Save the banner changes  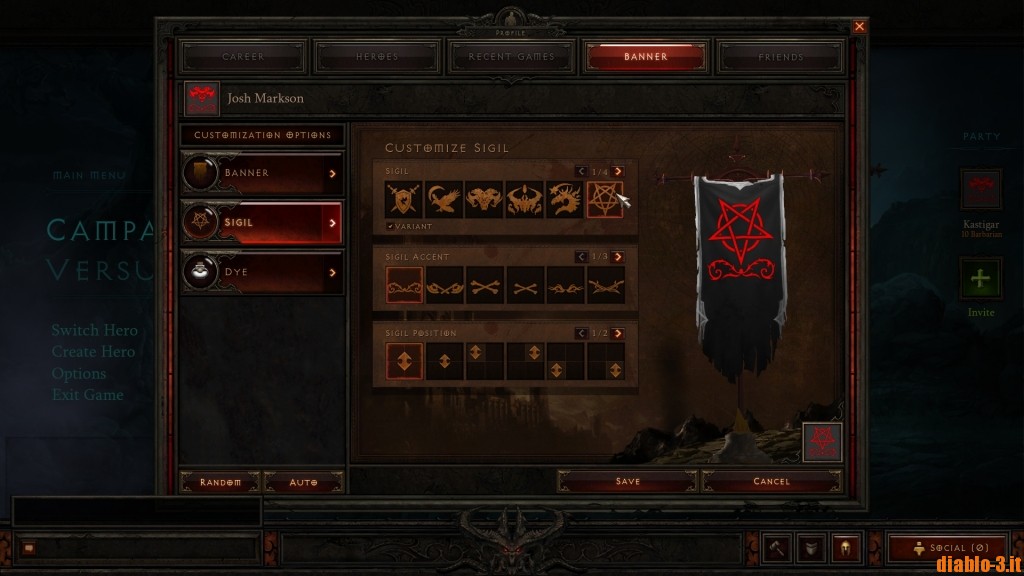(x=627, y=482)
